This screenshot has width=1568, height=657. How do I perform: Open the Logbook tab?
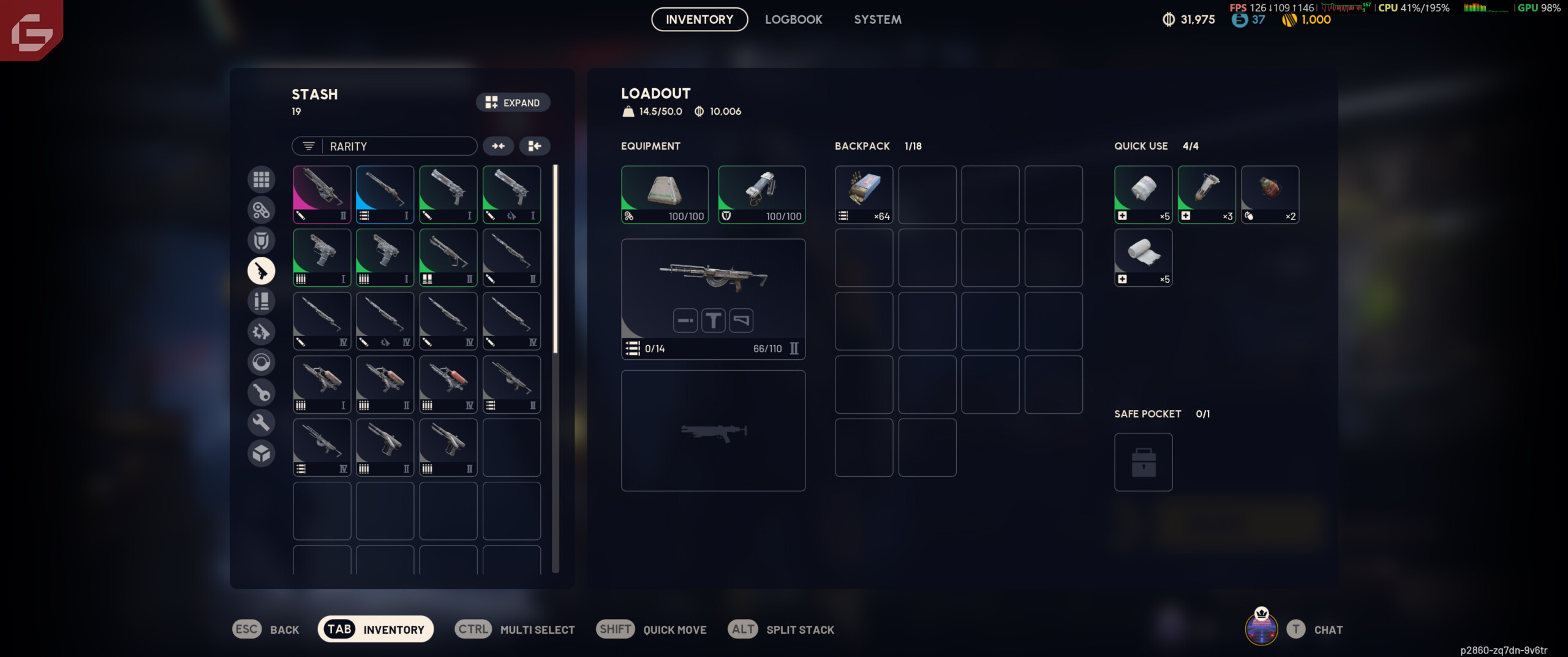(x=793, y=20)
